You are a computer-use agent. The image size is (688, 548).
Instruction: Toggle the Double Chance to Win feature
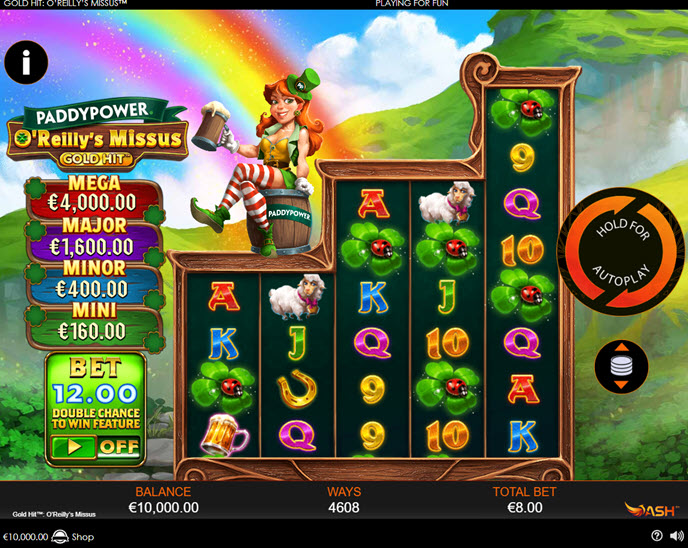tap(95, 447)
